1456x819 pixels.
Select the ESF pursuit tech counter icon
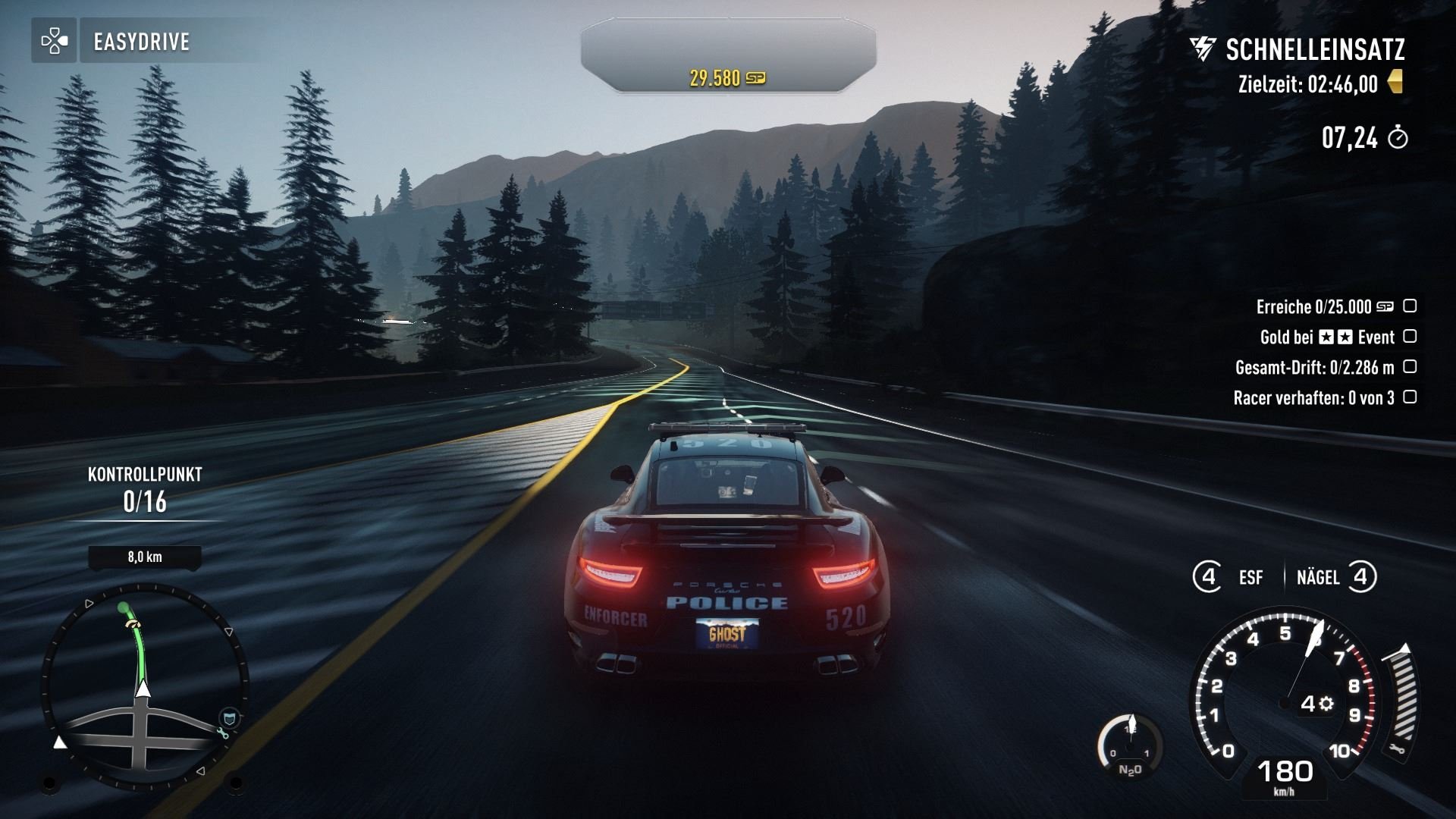tap(1209, 576)
